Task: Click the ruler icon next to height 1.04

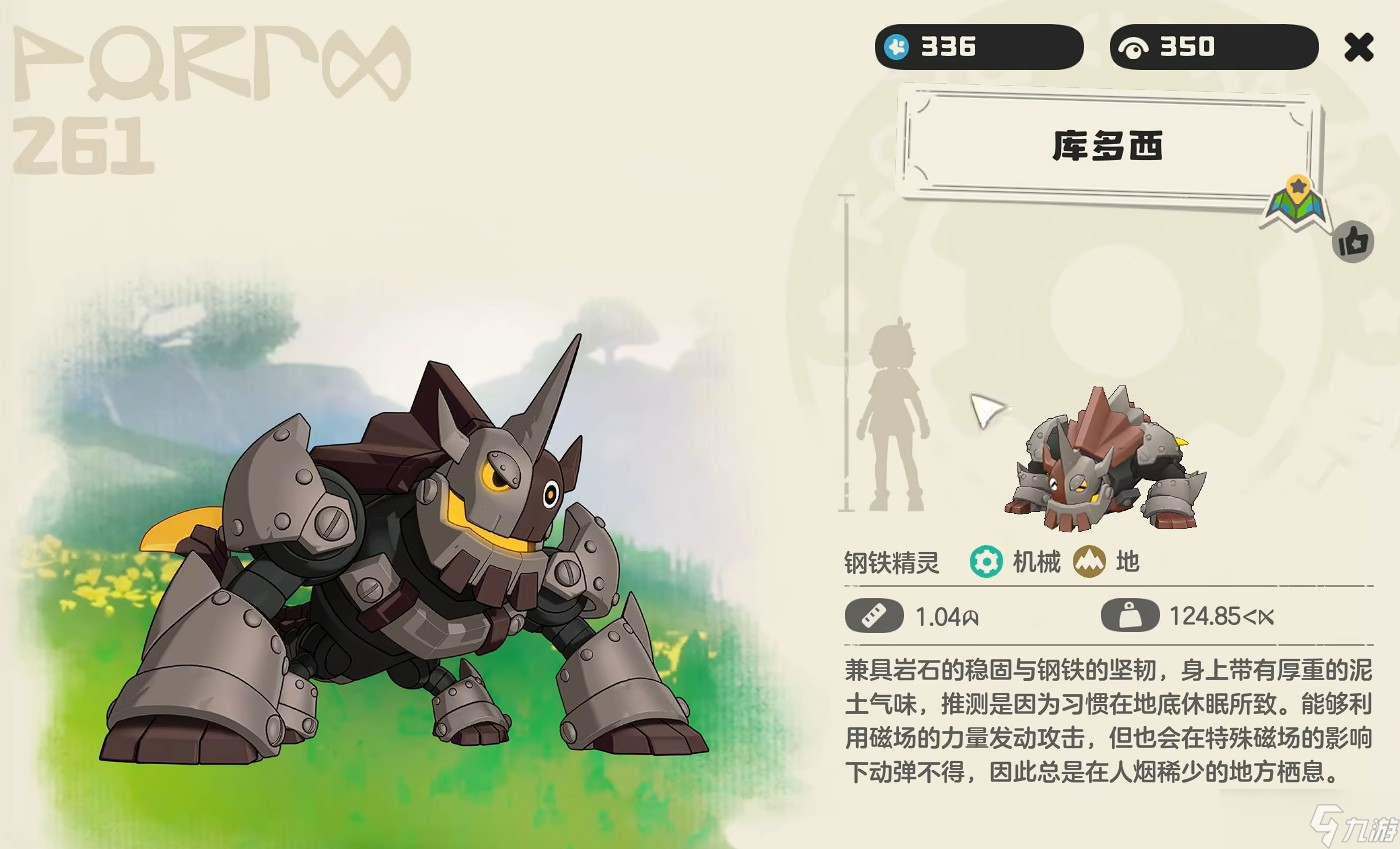Action: (872, 616)
